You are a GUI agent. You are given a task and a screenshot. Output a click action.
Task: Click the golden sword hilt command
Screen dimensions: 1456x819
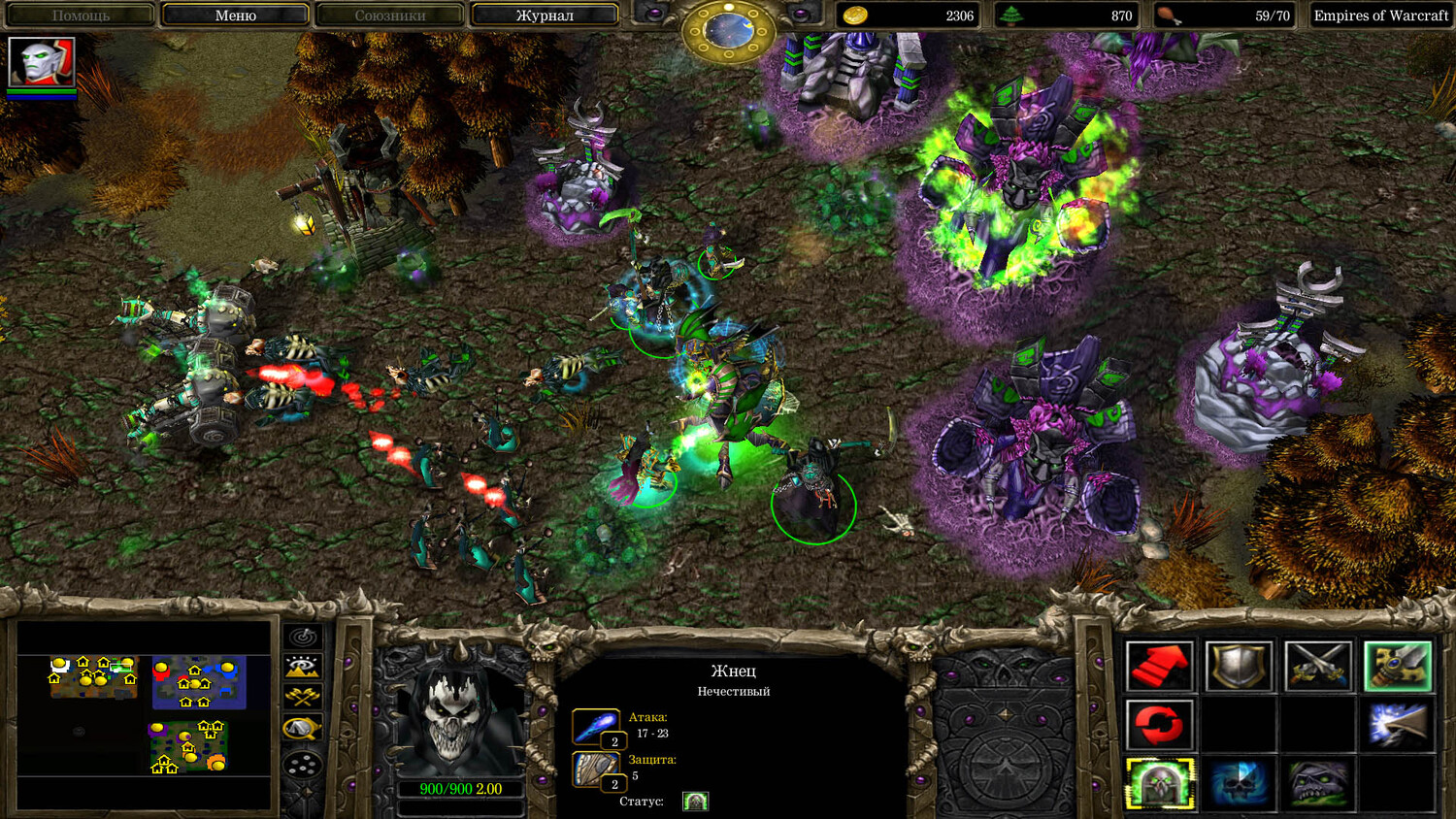click(1397, 667)
